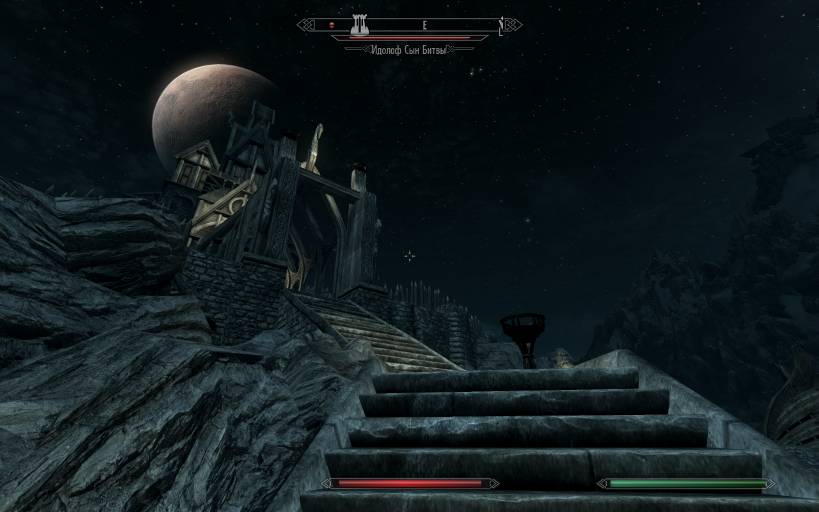Select the red enemy dot on the compass
The width and height of the screenshot is (819, 512).
[332, 25]
